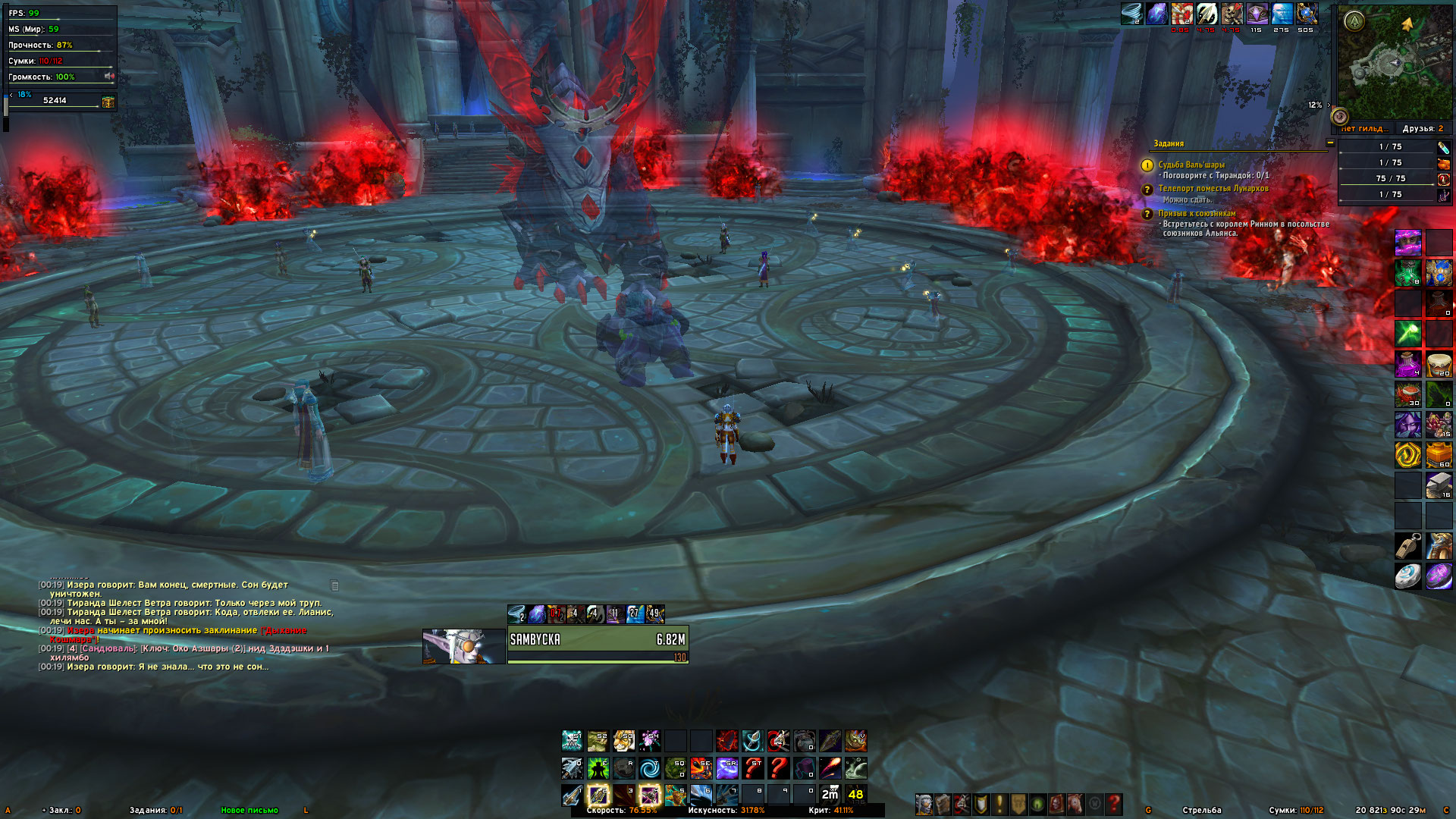
Task: Select the quest Судьба Валь'шары
Action: click(x=1191, y=165)
